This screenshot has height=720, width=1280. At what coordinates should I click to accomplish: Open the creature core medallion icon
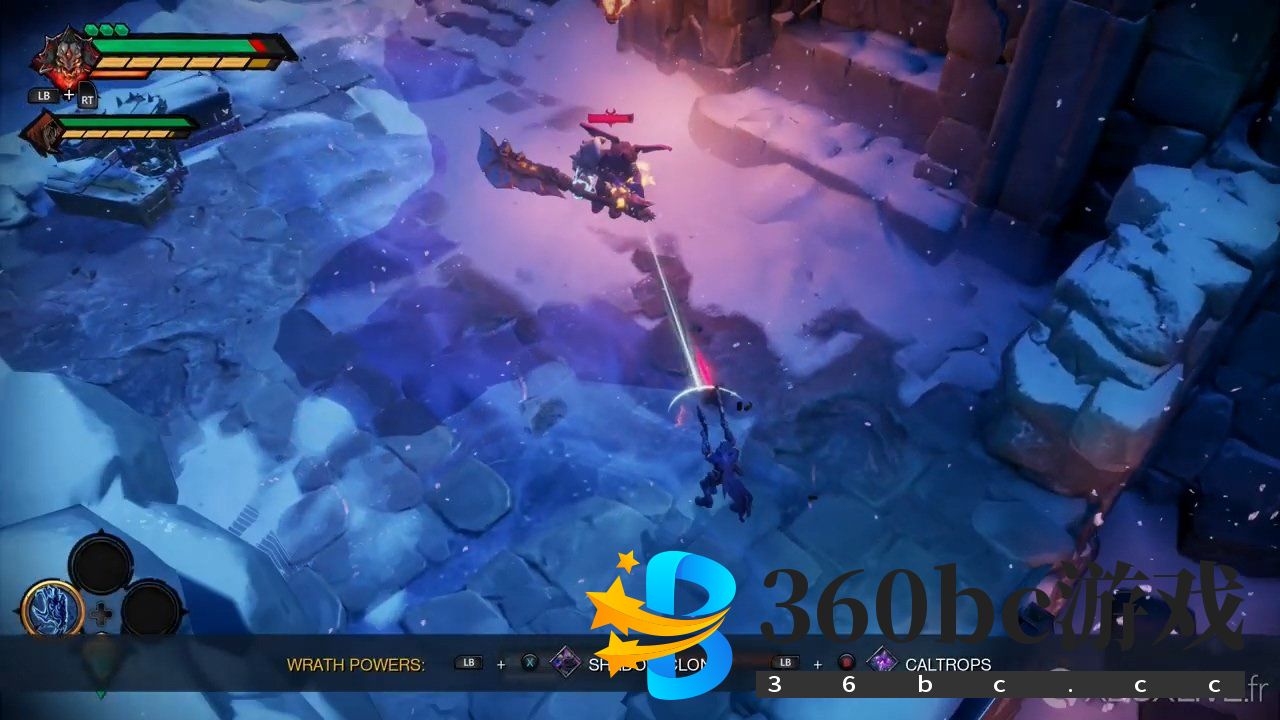[x=51, y=608]
